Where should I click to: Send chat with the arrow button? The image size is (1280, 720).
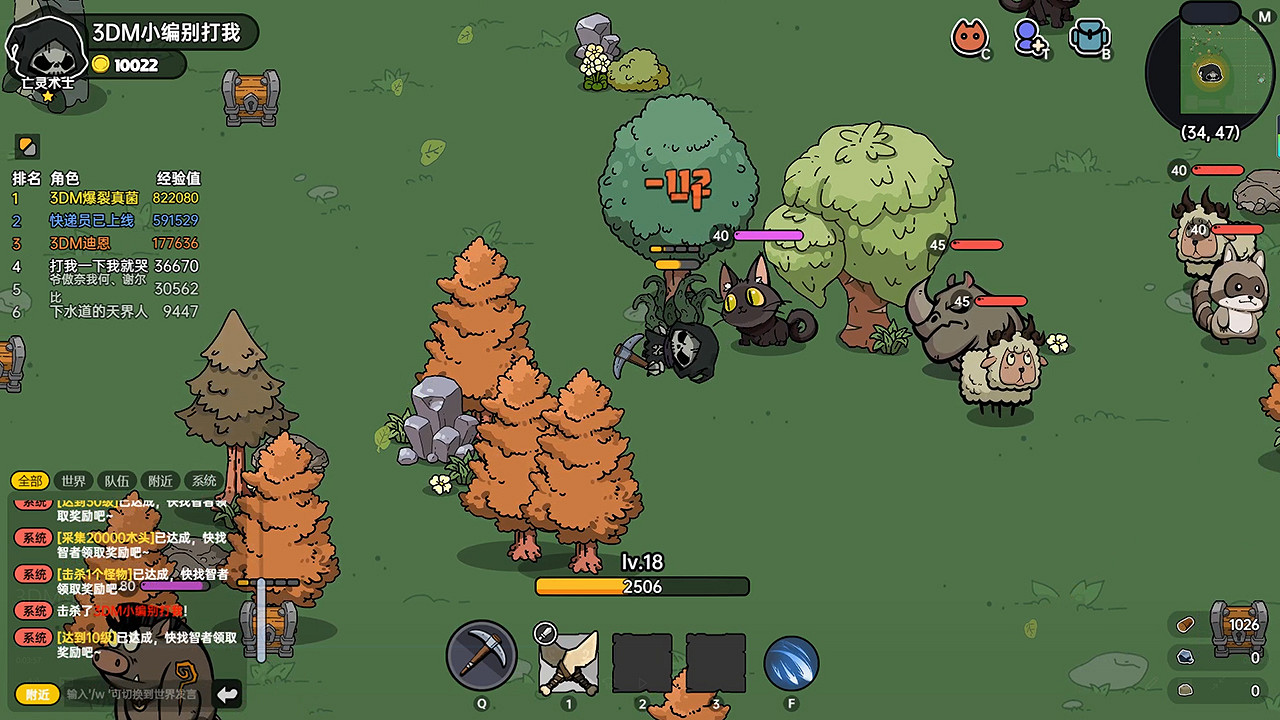228,694
